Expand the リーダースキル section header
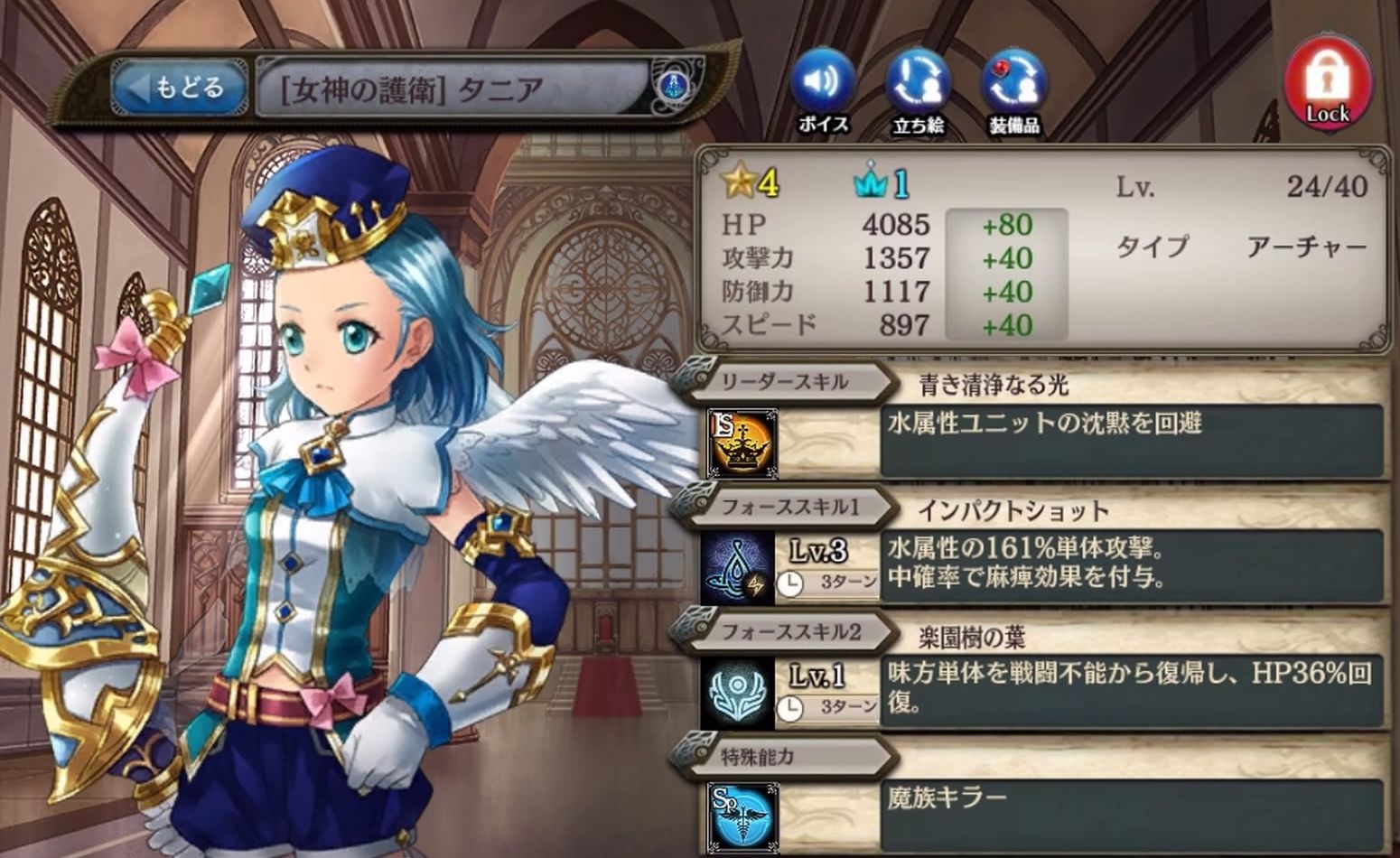 point(783,382)
